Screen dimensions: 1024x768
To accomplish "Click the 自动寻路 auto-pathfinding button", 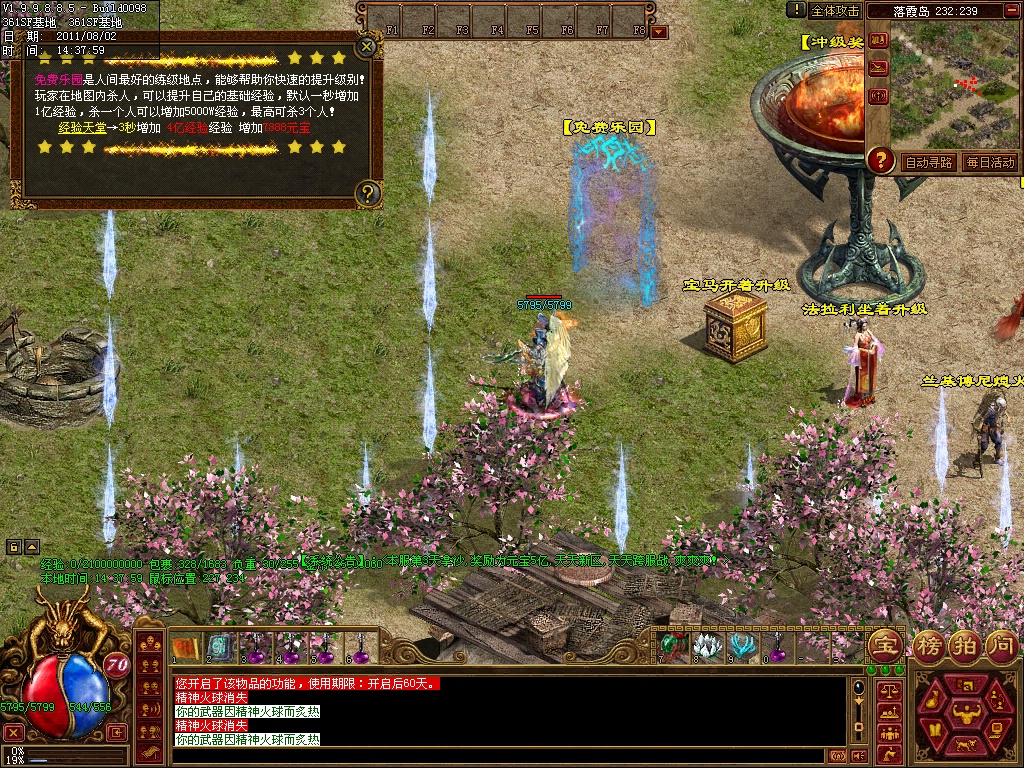I will pyautogui.click(x=929, y=162).
